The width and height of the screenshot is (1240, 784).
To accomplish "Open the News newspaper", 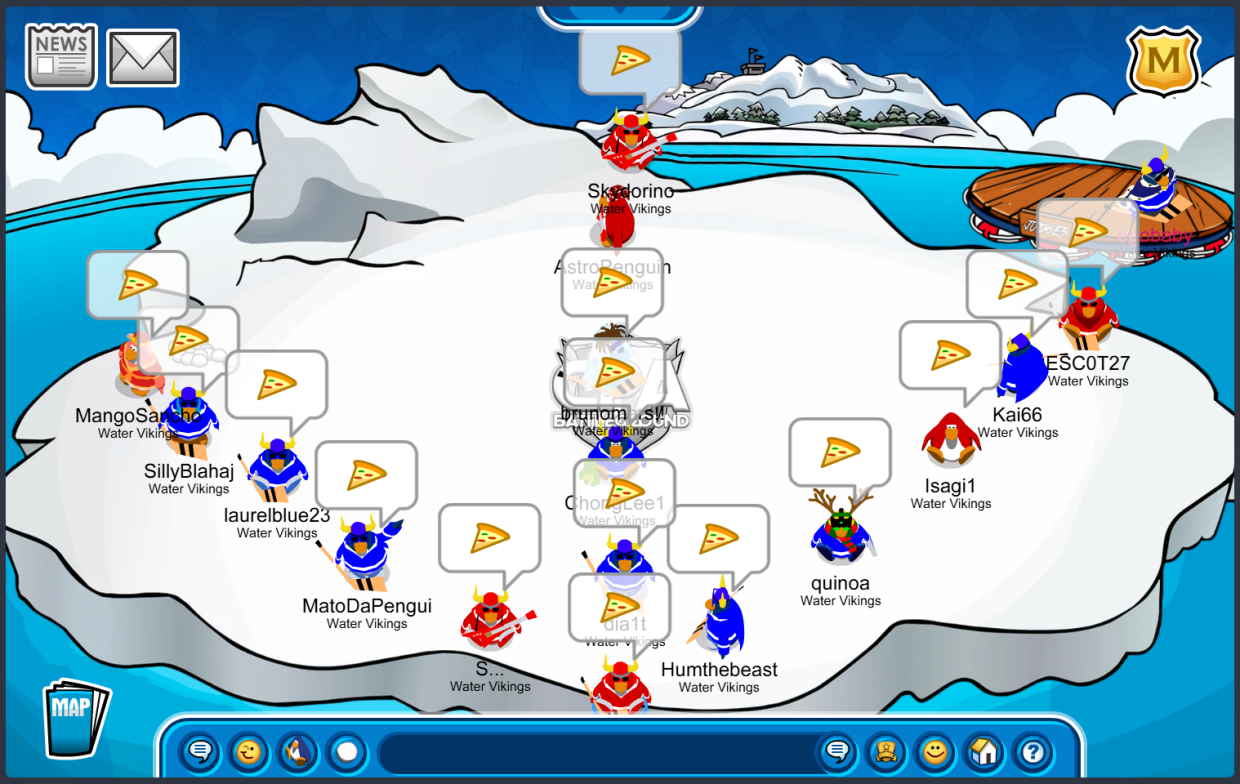I will (61, 56).
